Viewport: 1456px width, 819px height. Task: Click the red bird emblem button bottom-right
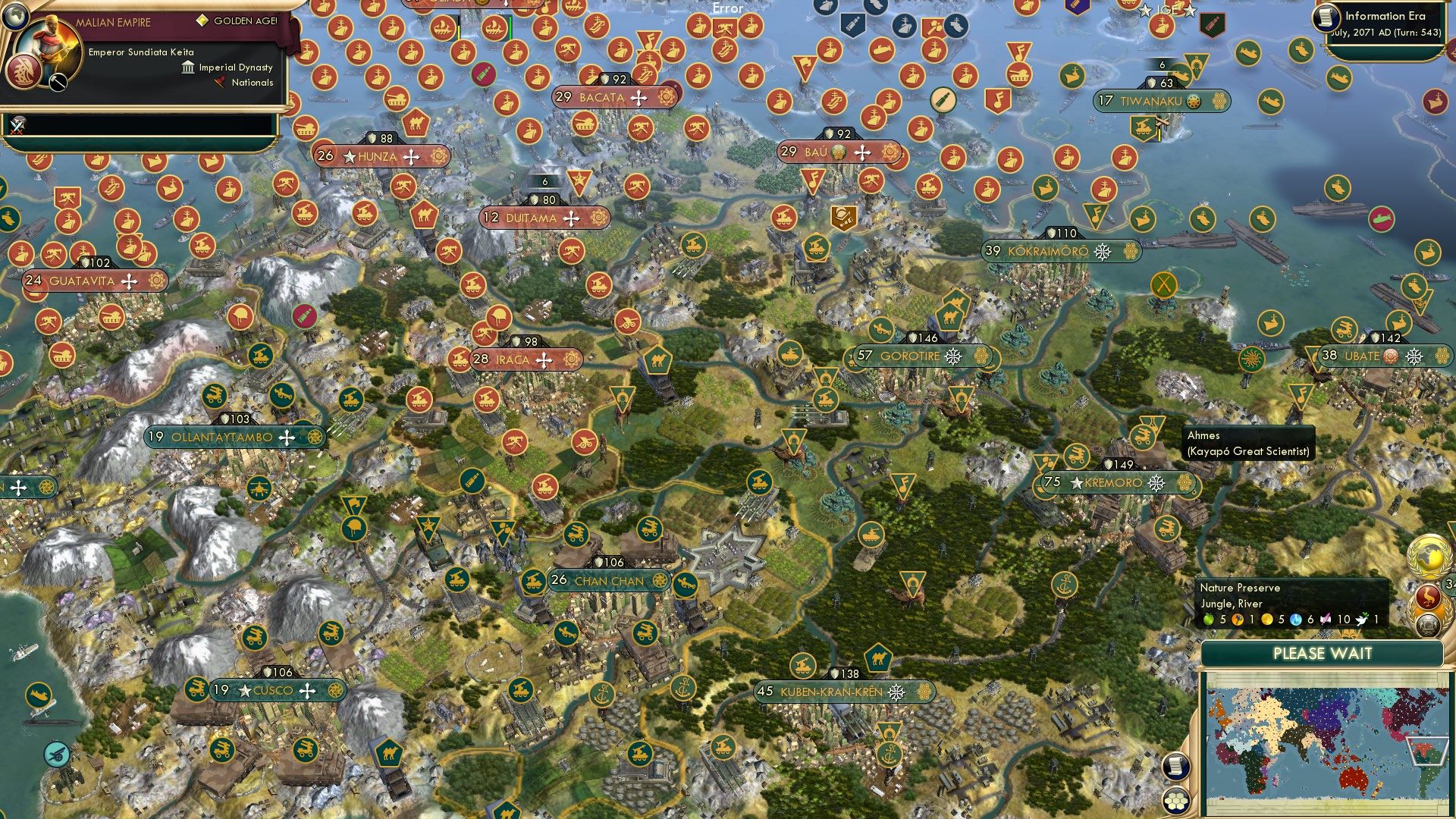coord(1428,596)
